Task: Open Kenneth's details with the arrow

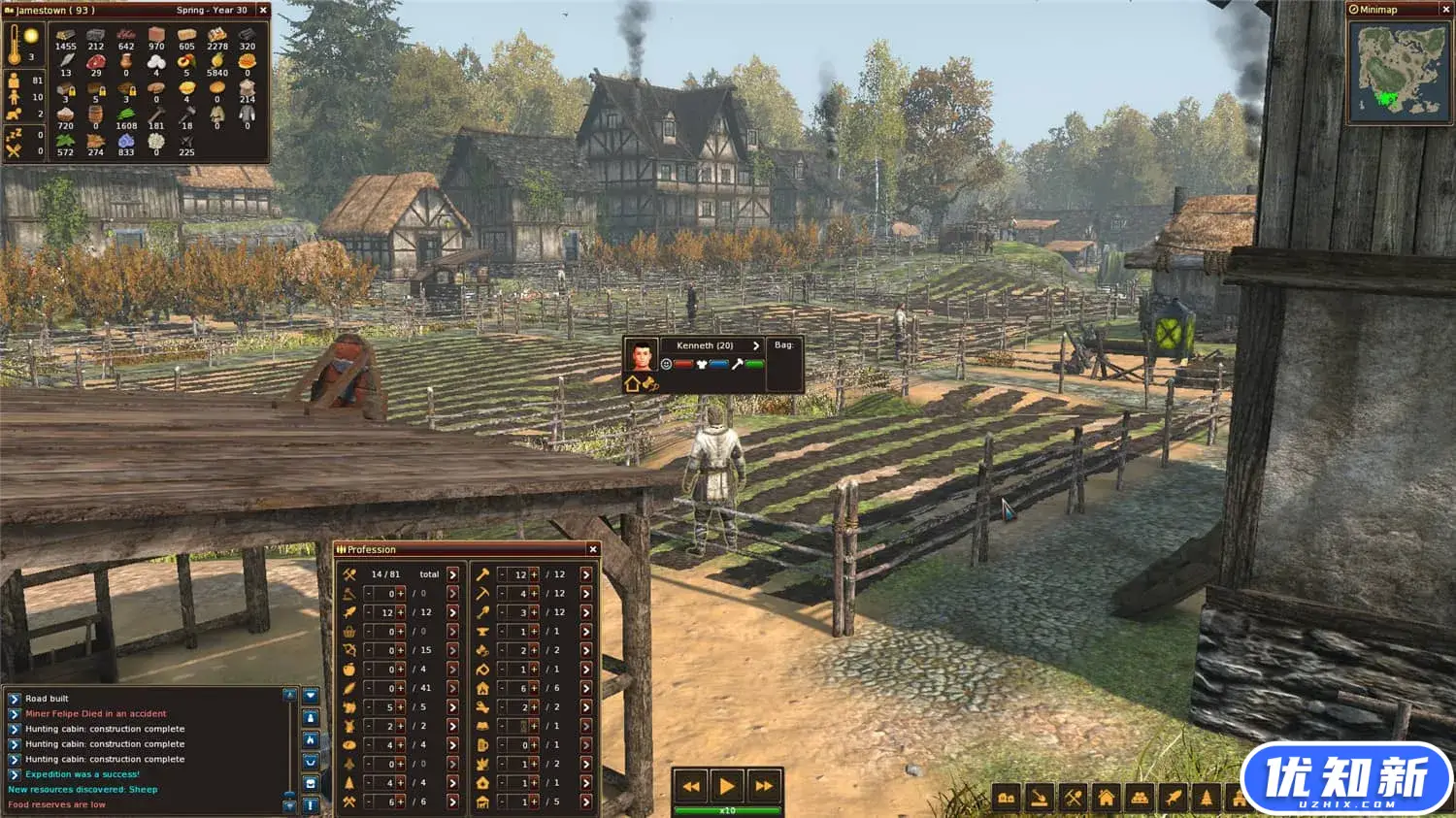Action: pyautogui.click(x=756, y=345)
